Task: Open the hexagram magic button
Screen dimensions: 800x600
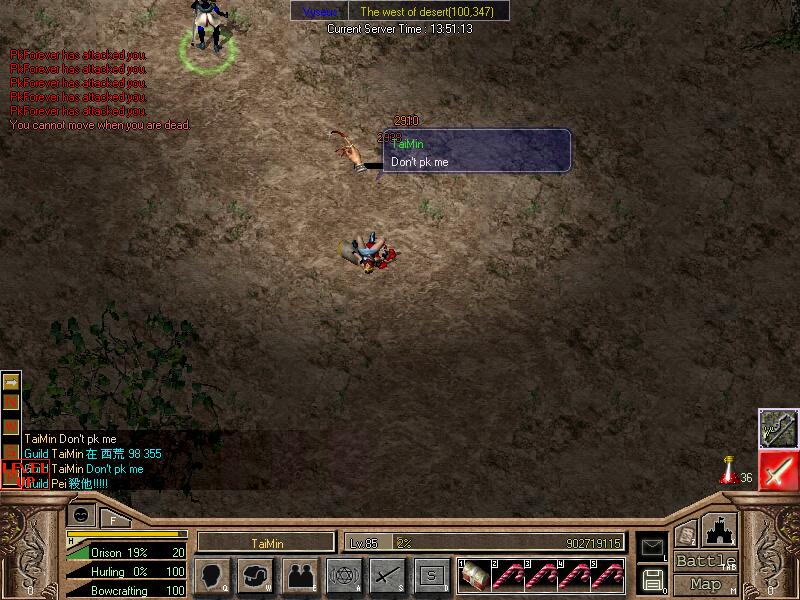Action: click(343, 575)
